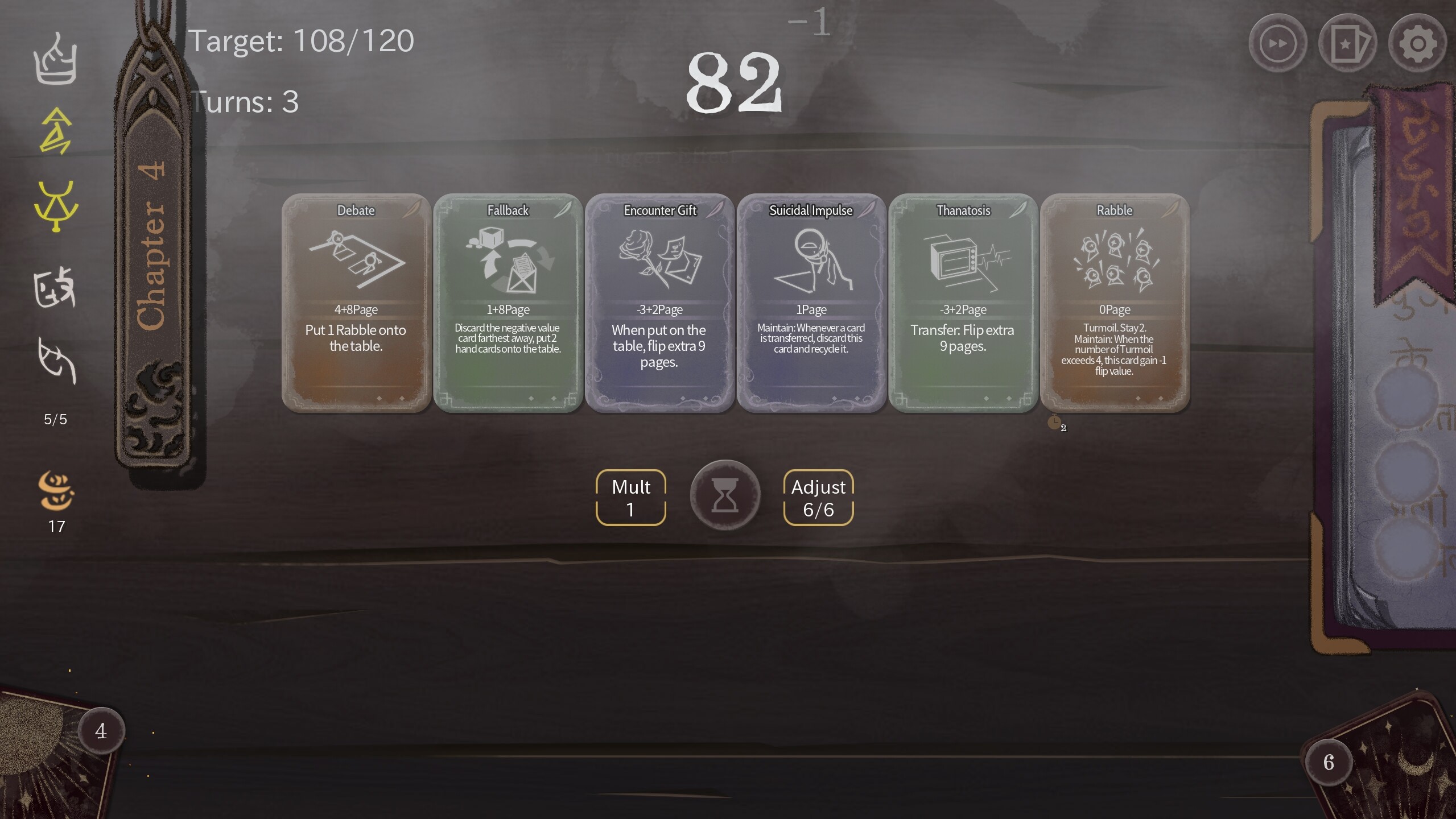Open the game settings gear icon

[1417, 43]
